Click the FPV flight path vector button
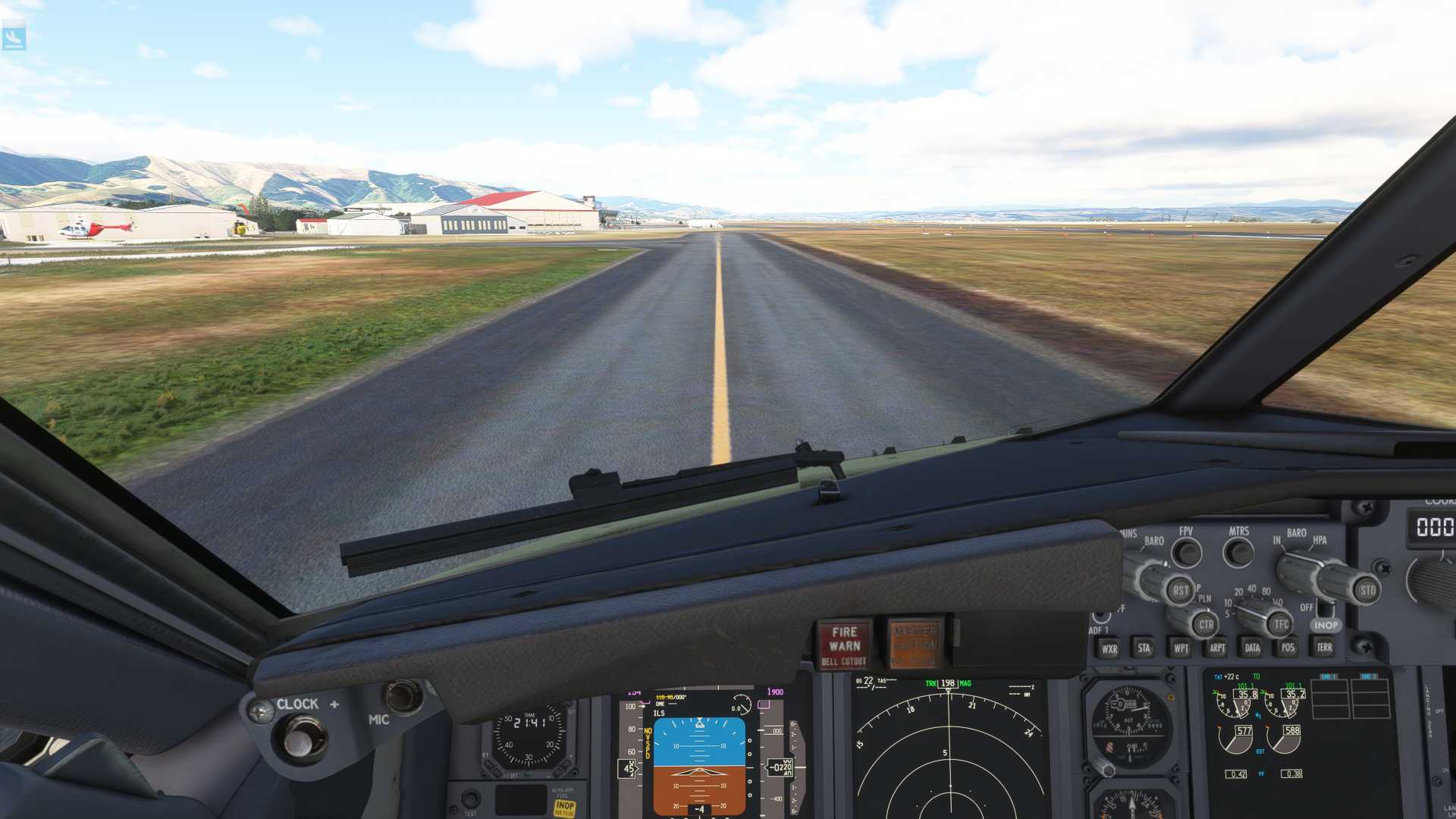The width and height of the screenshot is (1456, 819). click(x=1187, y=553)
